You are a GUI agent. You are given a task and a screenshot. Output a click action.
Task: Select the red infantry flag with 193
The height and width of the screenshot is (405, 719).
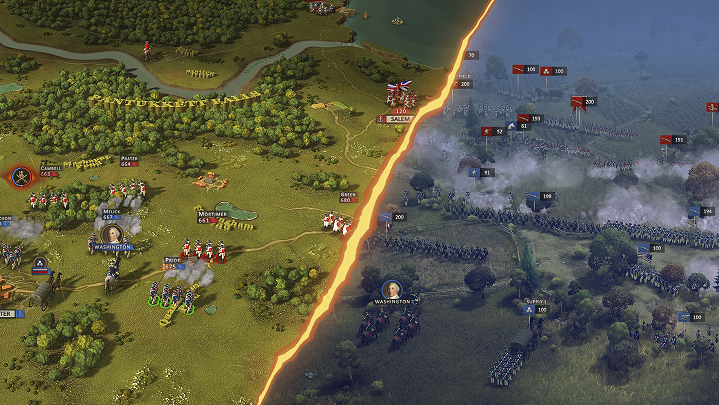tap(524, 118)
